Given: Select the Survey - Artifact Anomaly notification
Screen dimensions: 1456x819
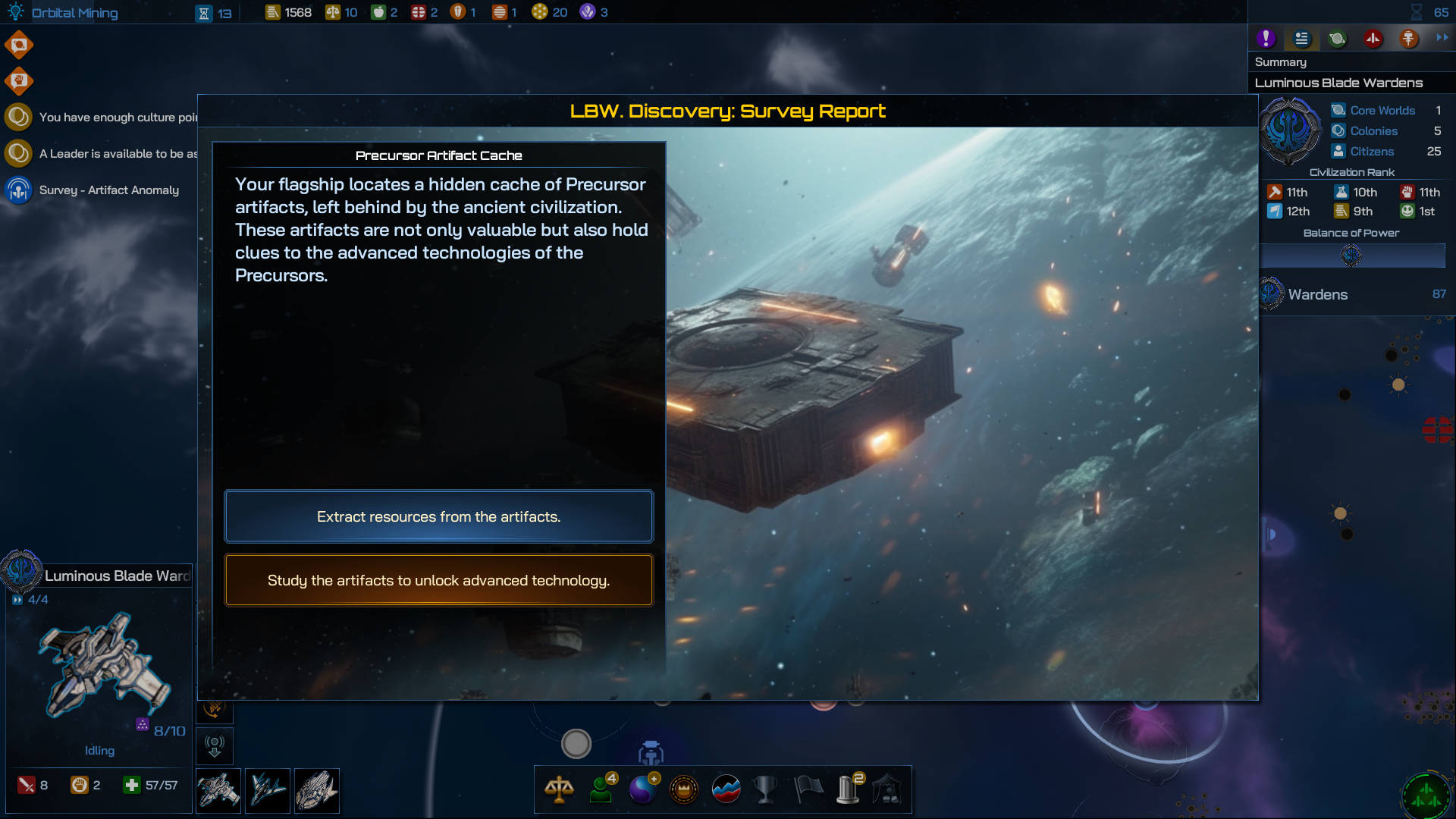Looking at the screenshot, I should [x=108, y=190].
